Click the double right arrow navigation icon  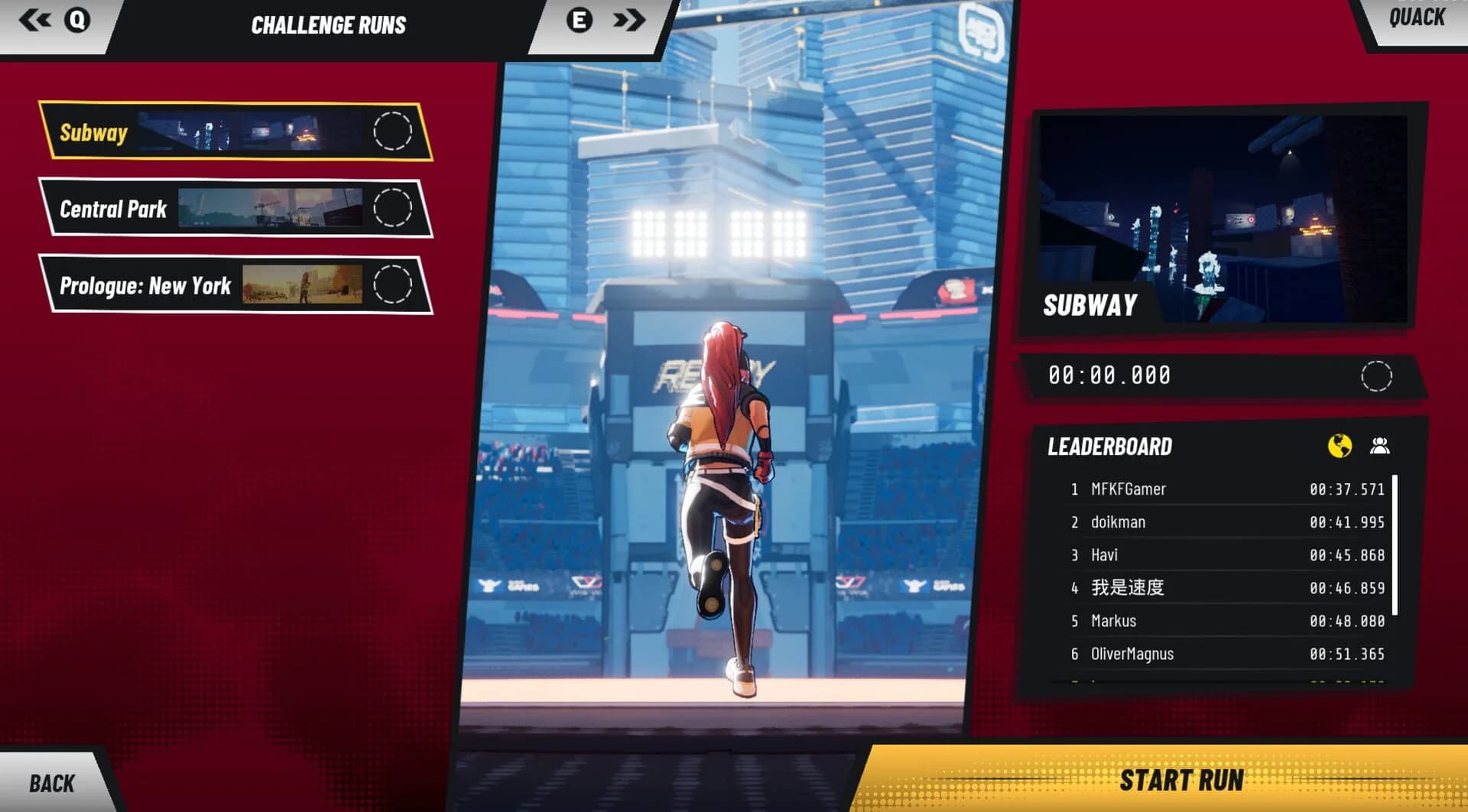click(628, 21)
